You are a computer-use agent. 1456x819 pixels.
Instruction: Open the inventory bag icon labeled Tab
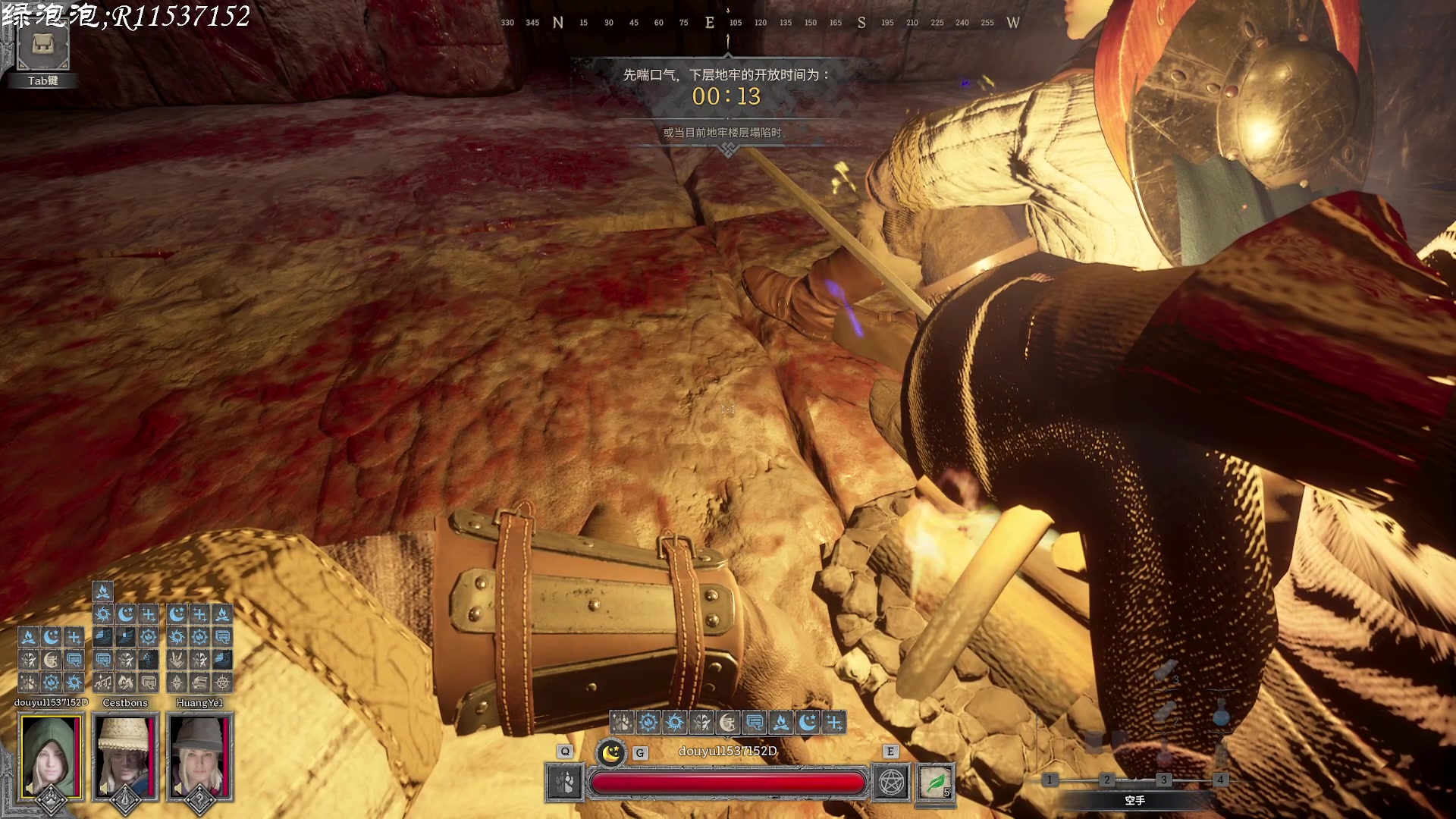tap(43, 47)
